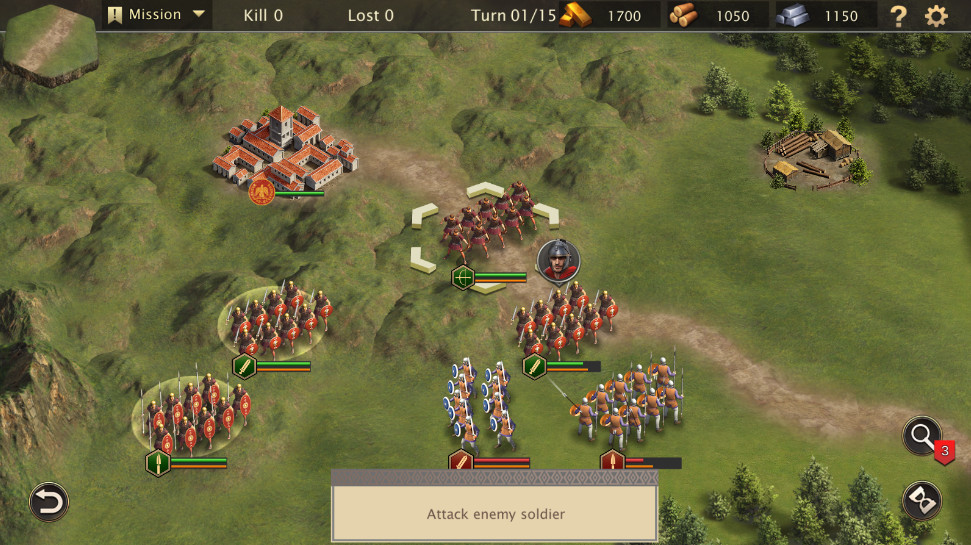Image resolution: width=971 pixels, height=545 pixels.
Task: End turn with the hourglass button
Action: (921, 500)
